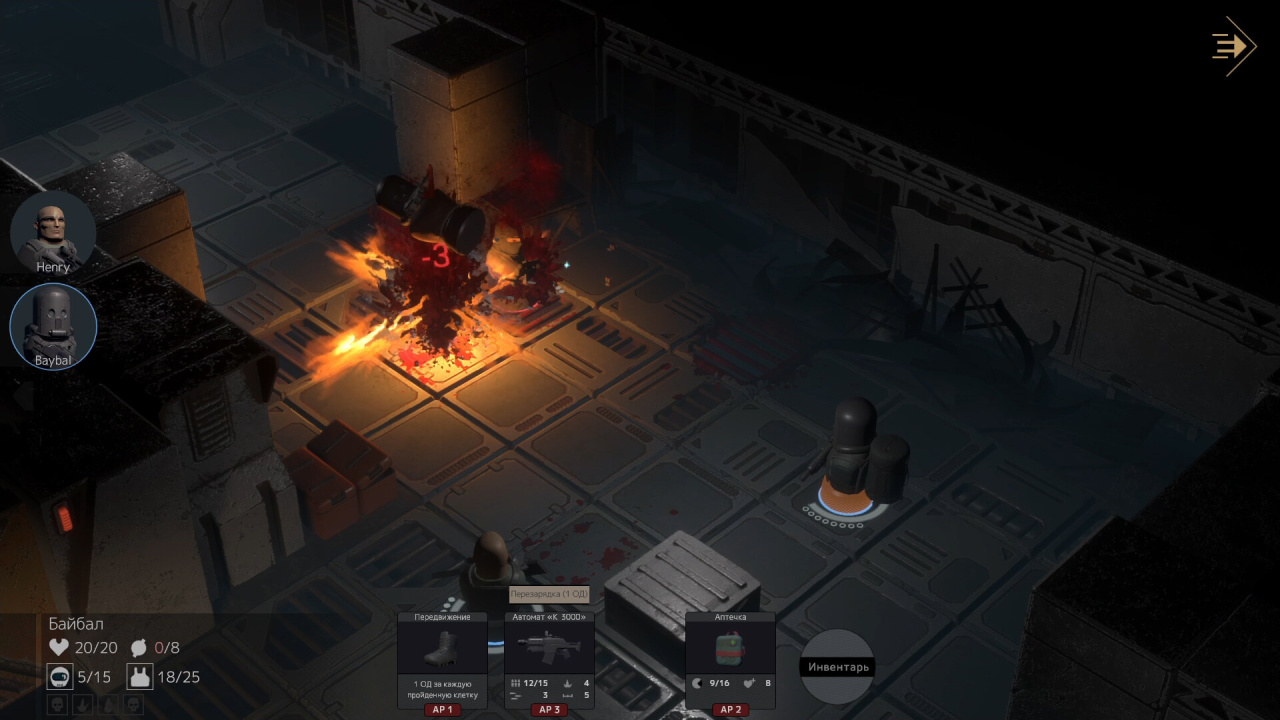The height and width of the screenshot is (720, 1280).
Task: Select Henry's character portrait
Action: 53,233
